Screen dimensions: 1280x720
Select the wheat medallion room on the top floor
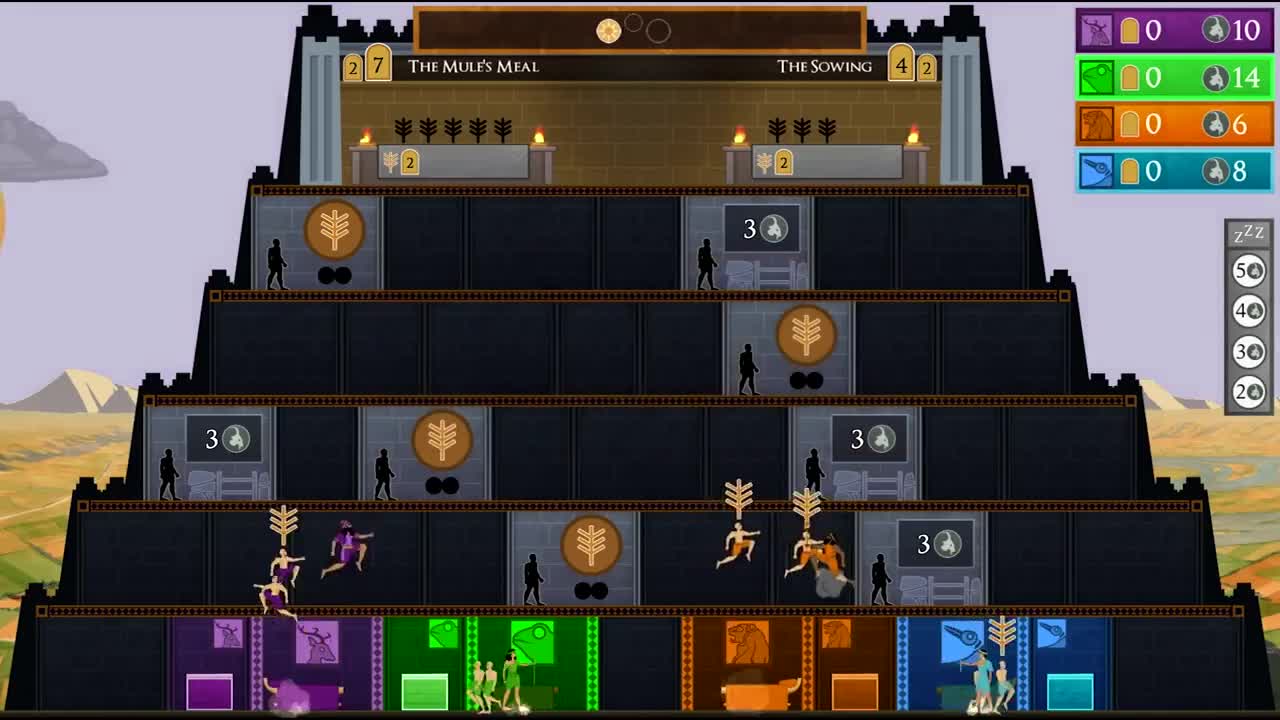pyautogui.click(x=333, y=231)
